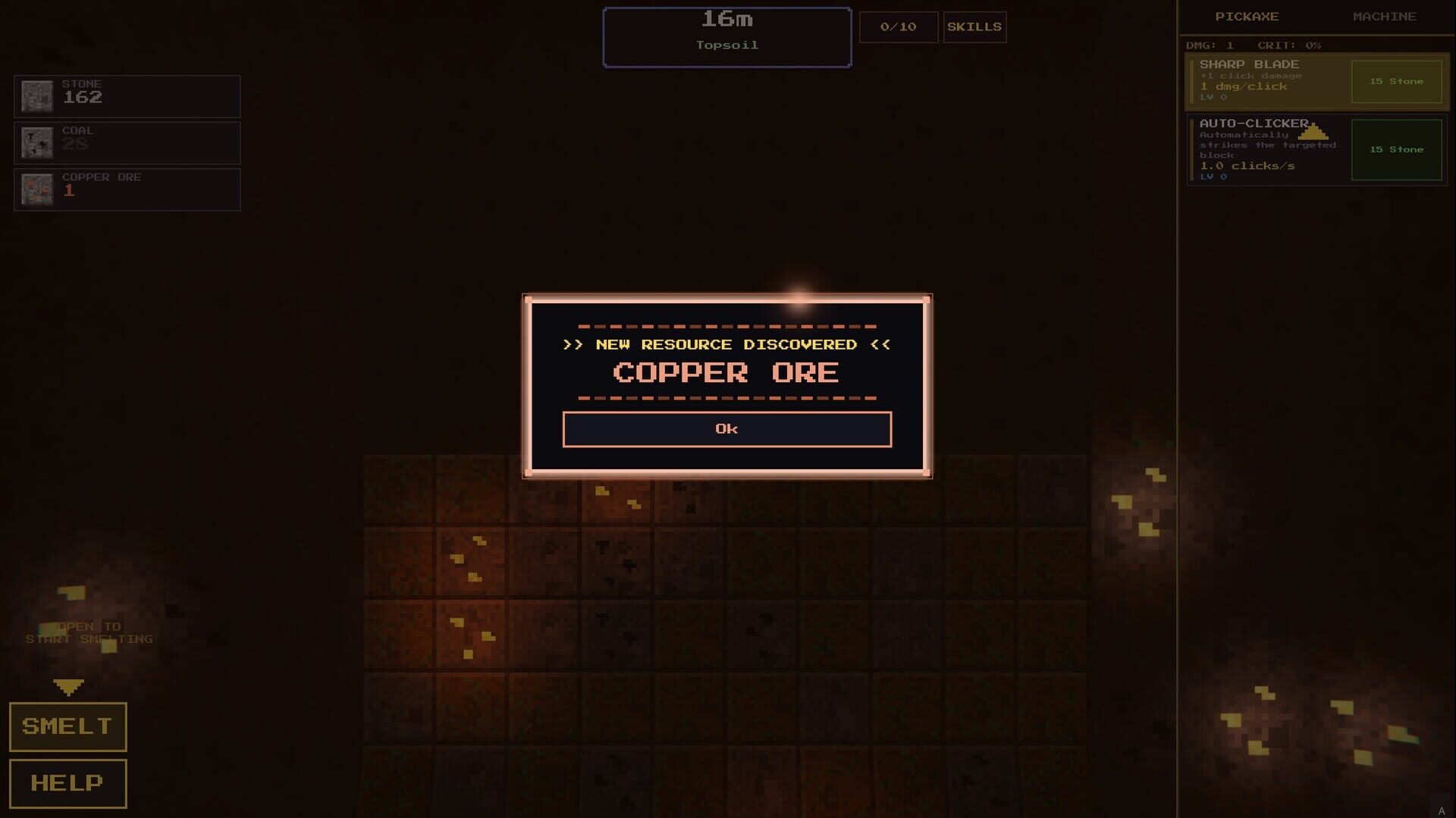
Task: Click the 0/10 progress counter
Action: (899, 27)
